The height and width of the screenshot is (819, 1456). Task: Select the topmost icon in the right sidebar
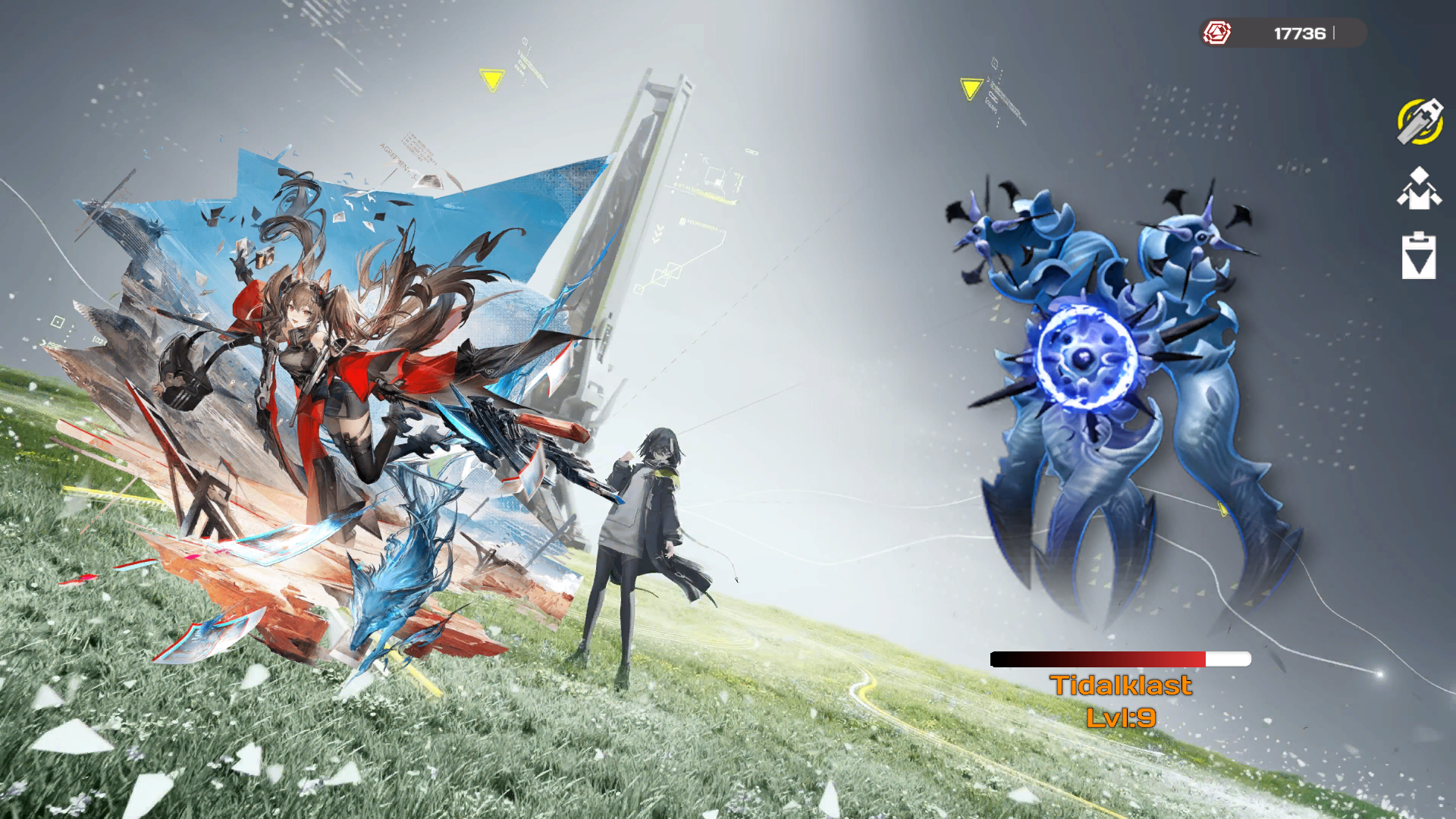[x=1418, y=123]
